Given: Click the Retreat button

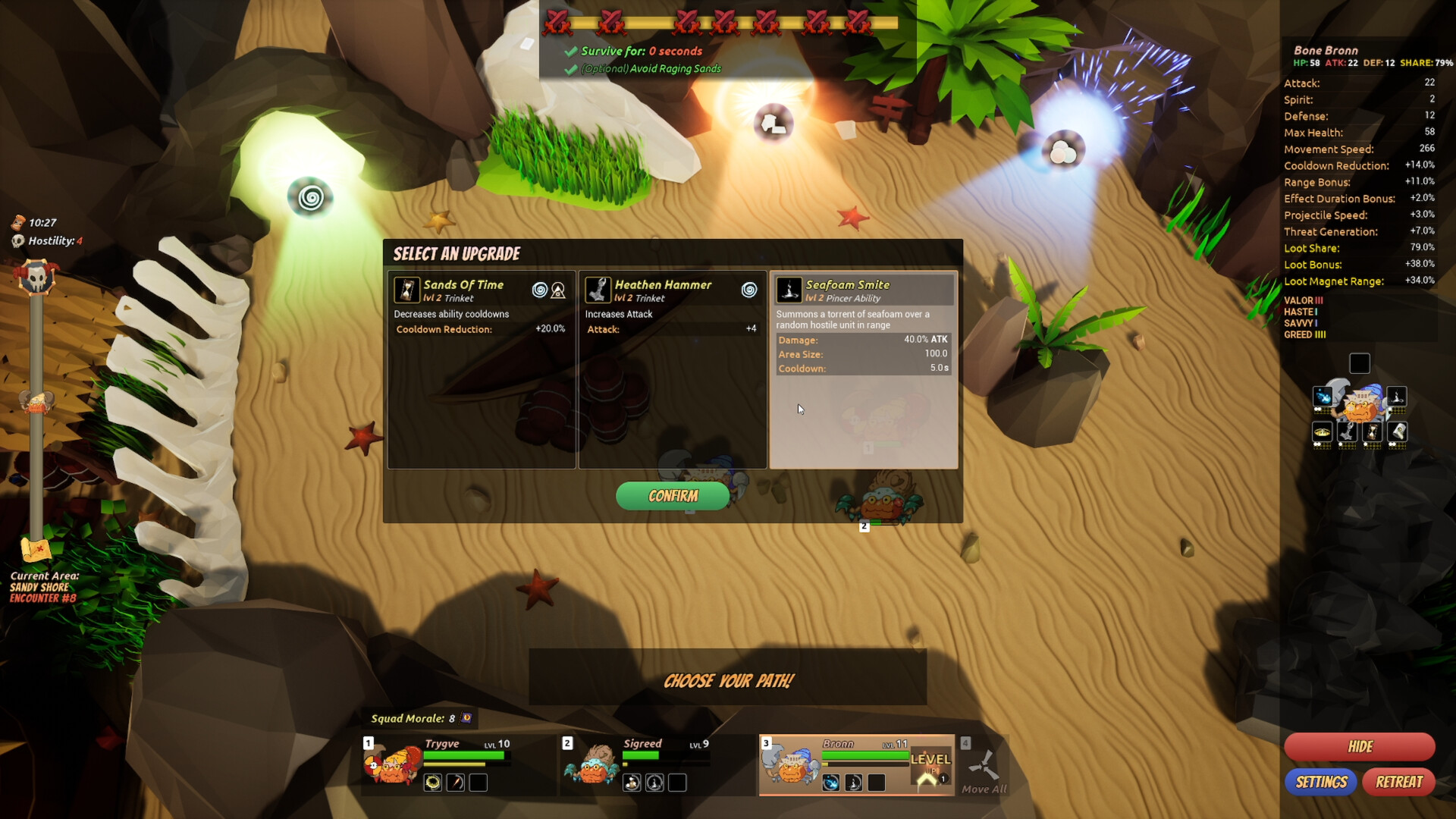Looking at the screenshot, I should pos(1399,782).
